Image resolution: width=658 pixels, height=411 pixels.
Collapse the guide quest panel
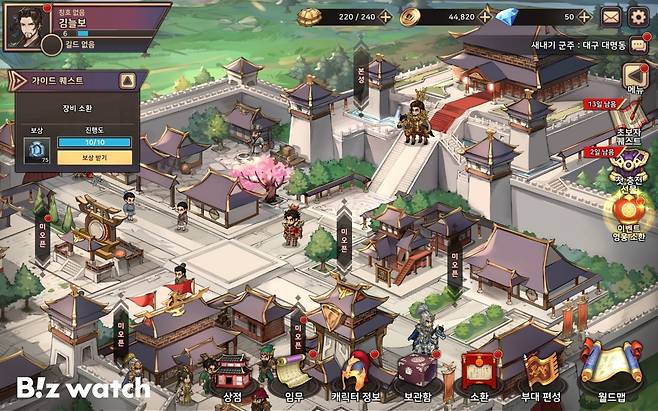pos(127,80)
